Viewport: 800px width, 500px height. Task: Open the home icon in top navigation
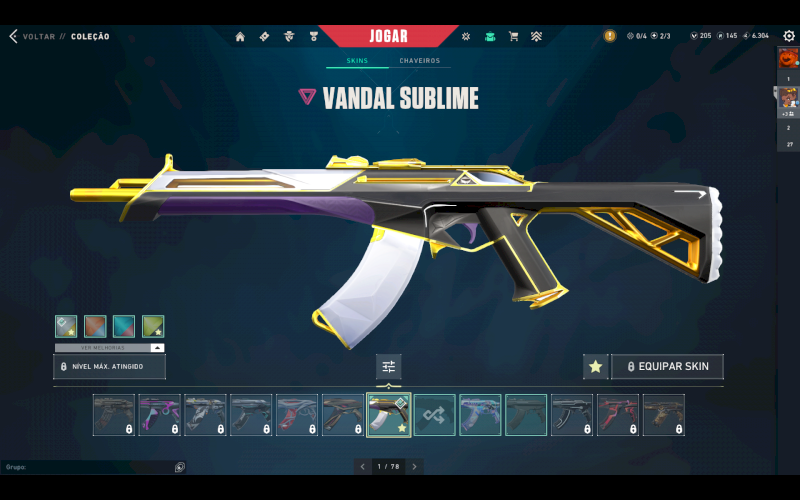coord(240,37)
